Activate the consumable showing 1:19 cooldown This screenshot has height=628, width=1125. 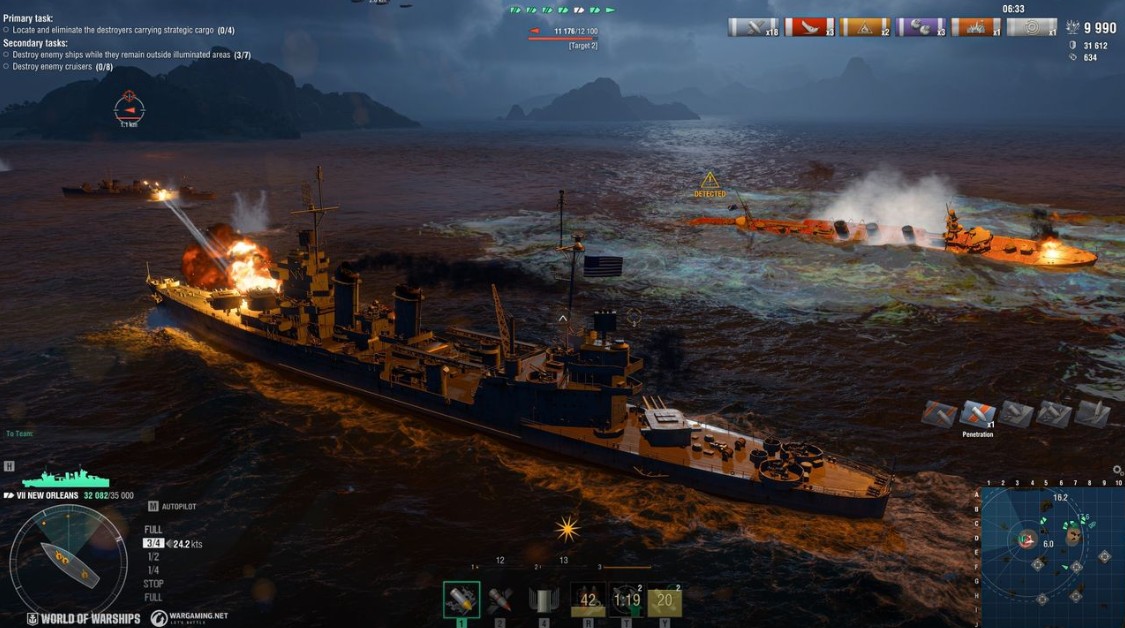(x=626, y=600)
